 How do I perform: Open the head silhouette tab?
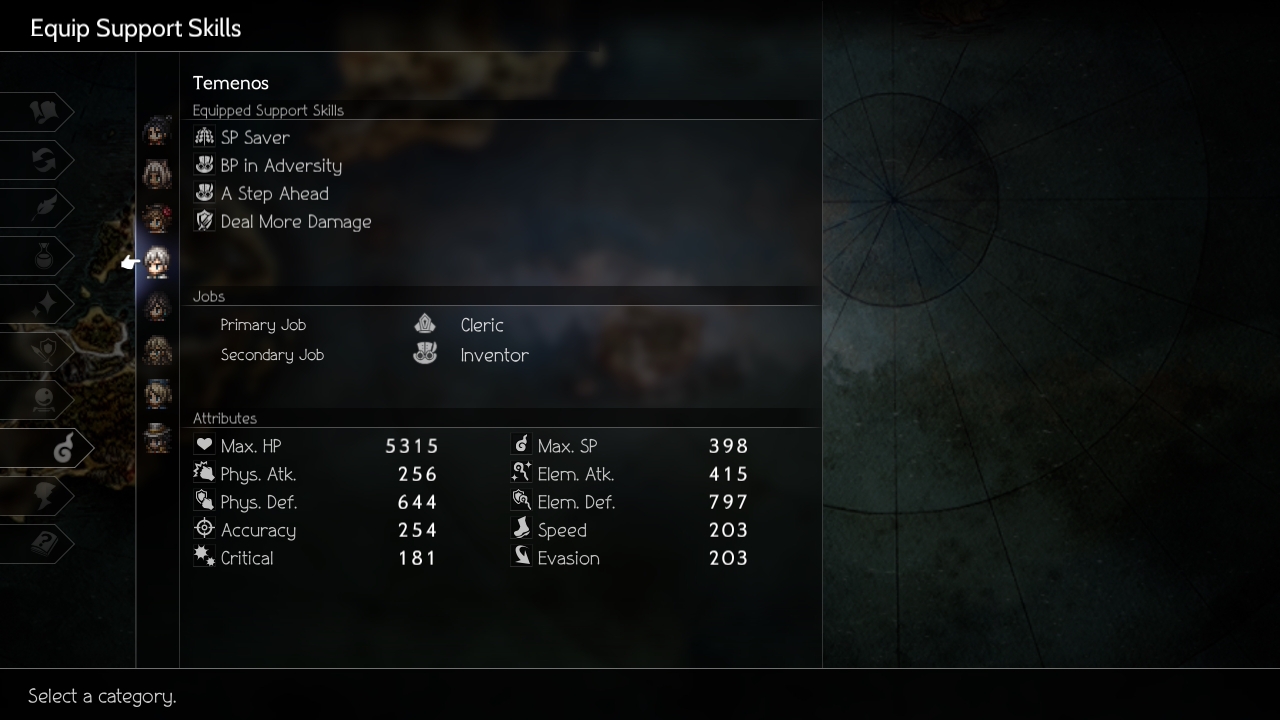(42, 496)
